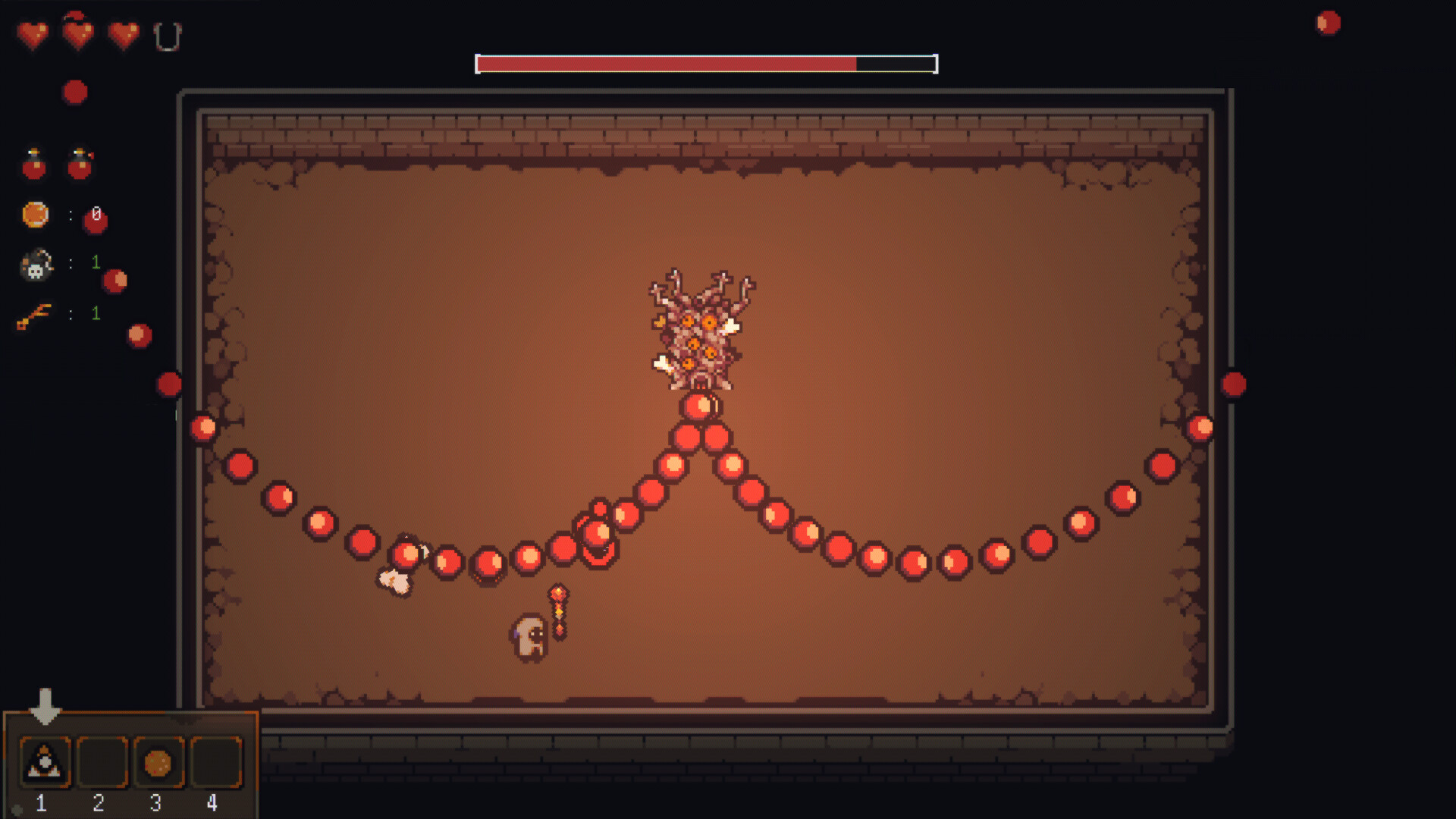Click the number 3 label under the hotbar

156,803
